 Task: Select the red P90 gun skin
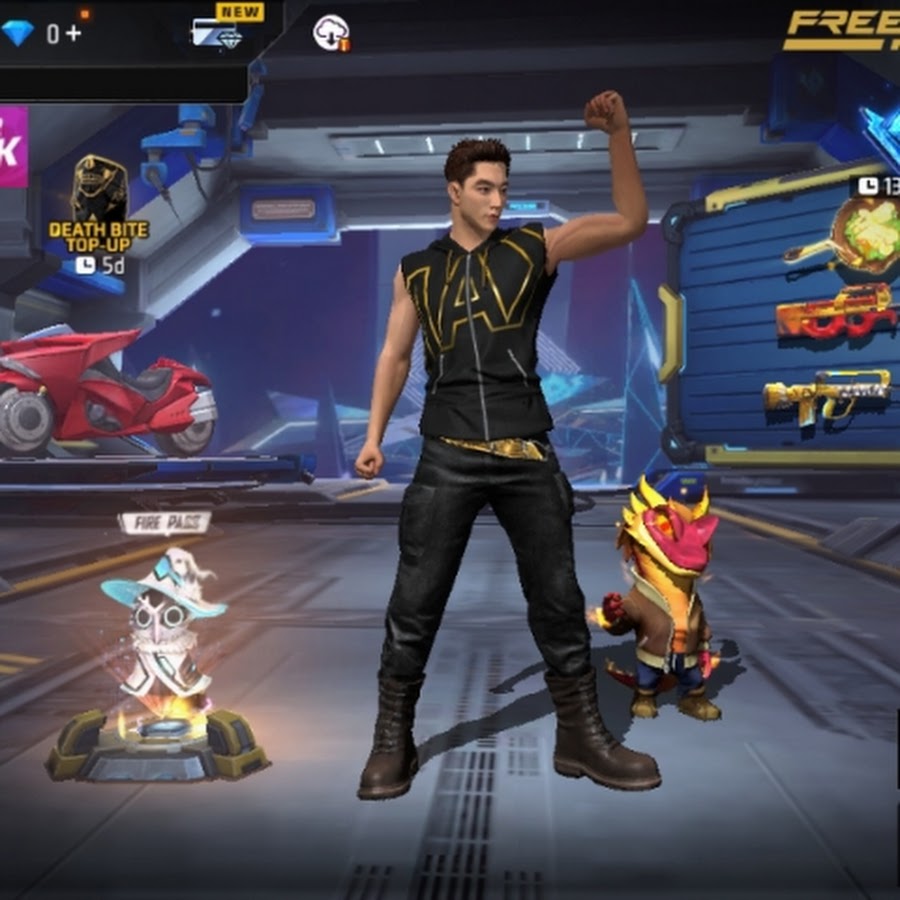pyautogui.click(x=836, y=311)
